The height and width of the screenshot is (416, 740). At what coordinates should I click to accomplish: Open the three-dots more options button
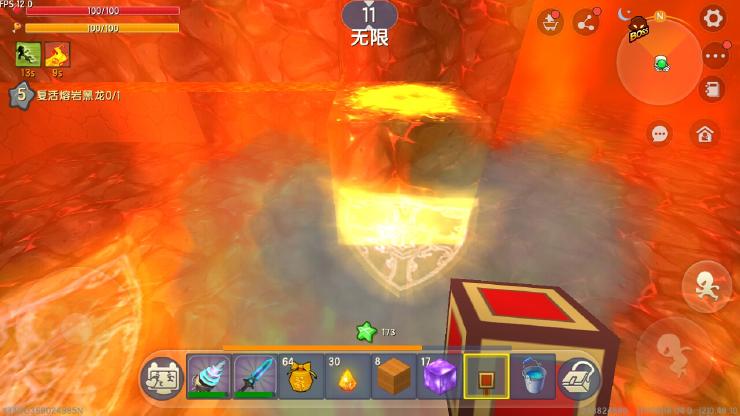[713, 57]
